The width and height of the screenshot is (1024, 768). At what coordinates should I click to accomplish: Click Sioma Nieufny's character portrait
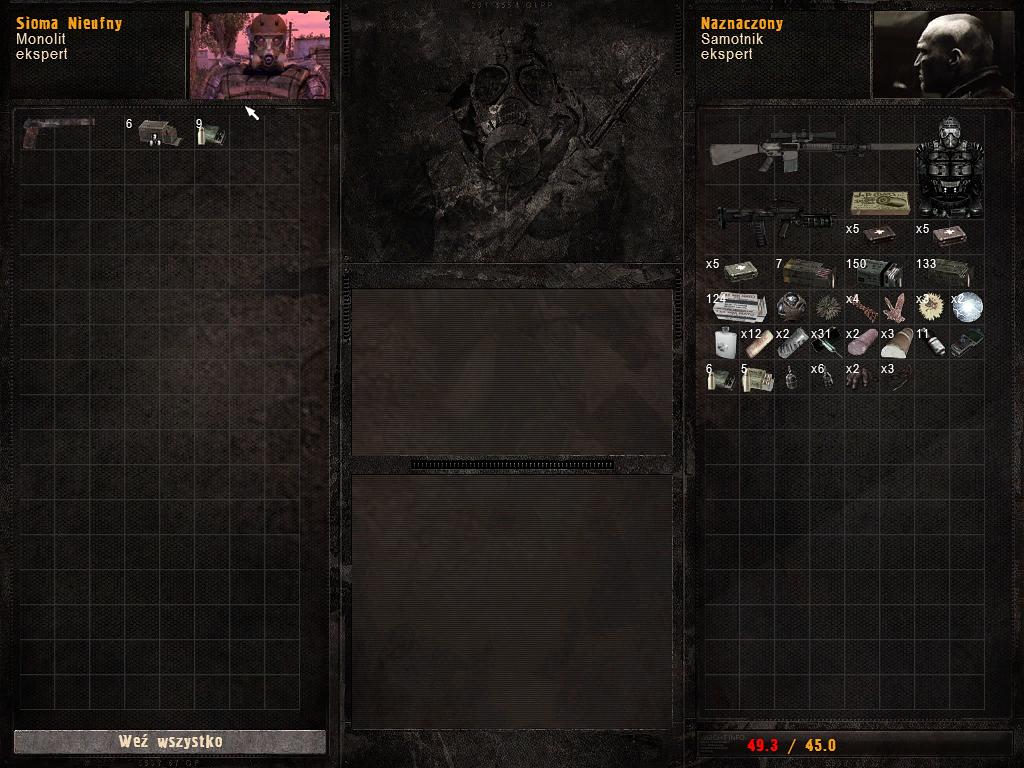click(259, 56)
